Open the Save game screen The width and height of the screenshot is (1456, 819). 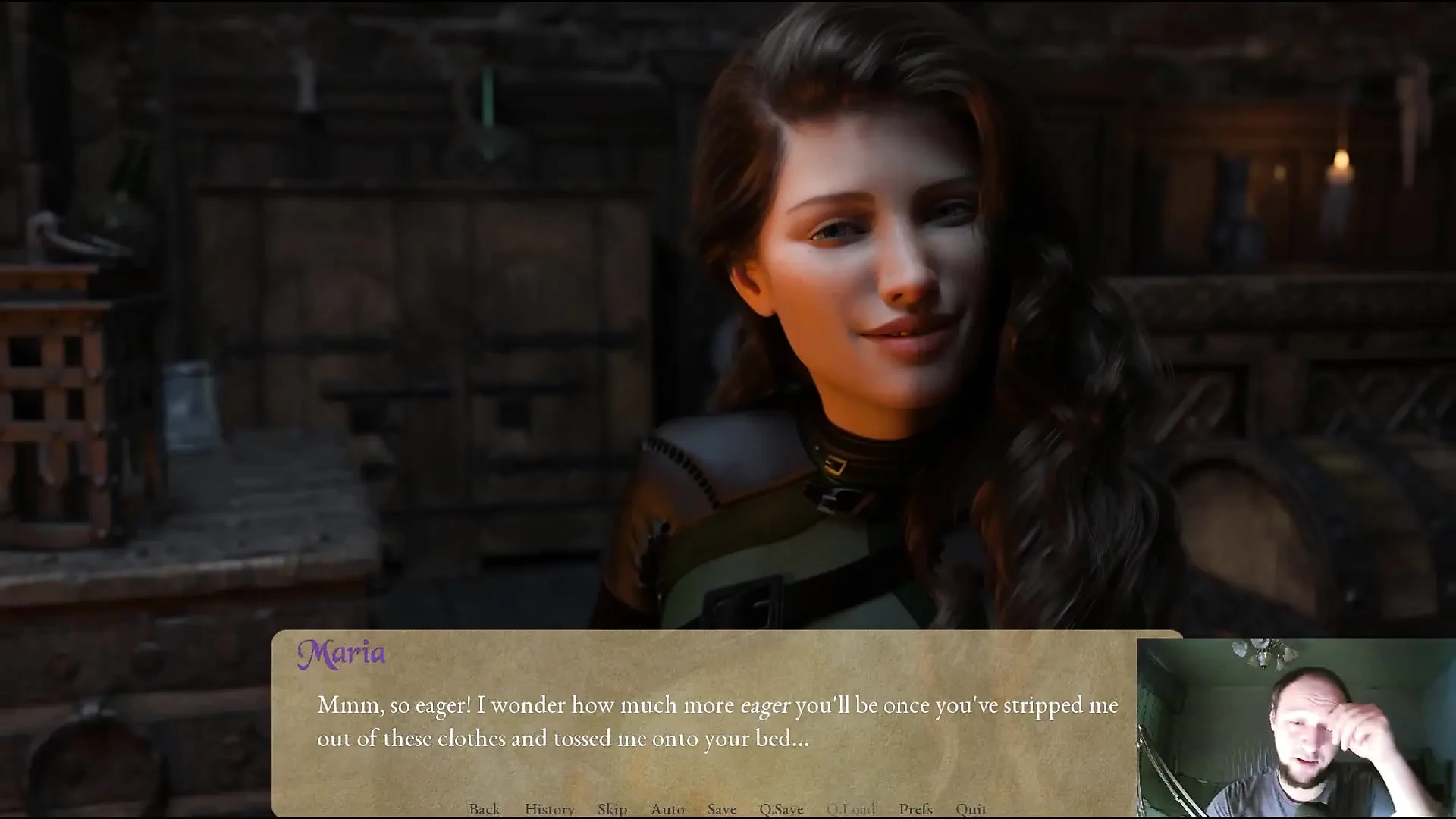pyautogui.click(x=722, y=809)
